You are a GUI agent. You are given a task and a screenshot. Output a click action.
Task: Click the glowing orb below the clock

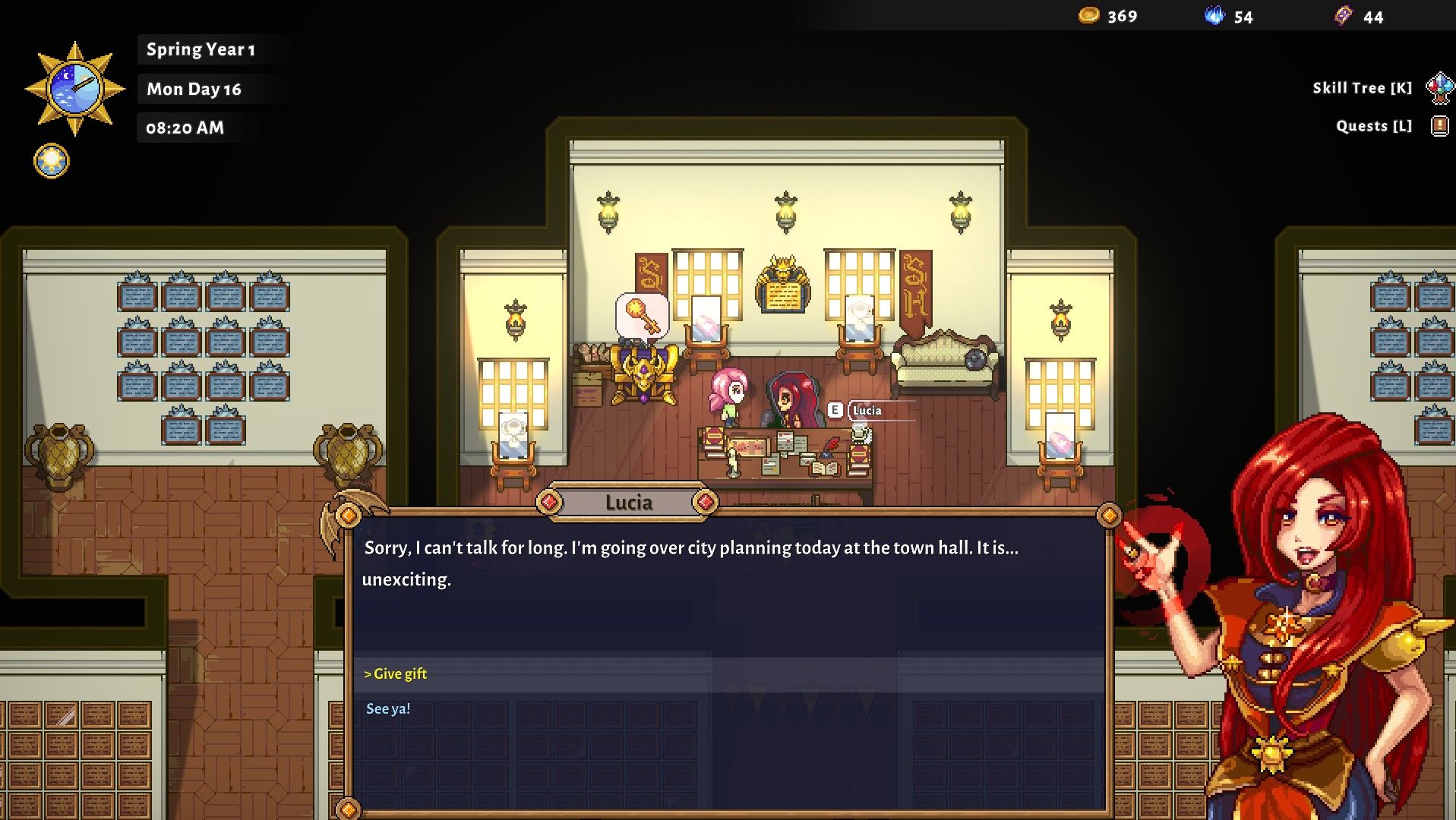[x=50, y=160]
